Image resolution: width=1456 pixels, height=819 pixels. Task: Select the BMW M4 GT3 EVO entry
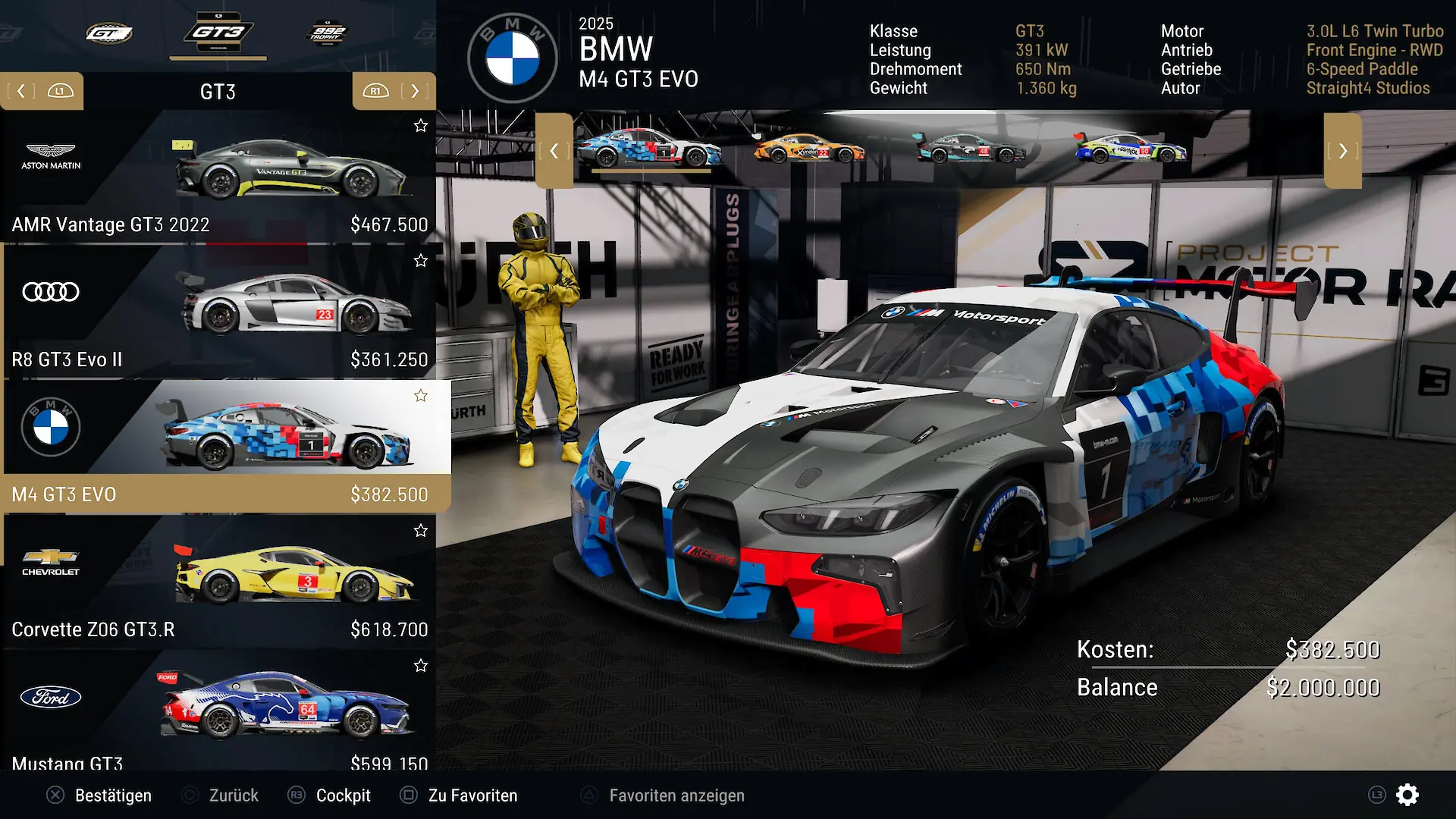pos(218,447)
